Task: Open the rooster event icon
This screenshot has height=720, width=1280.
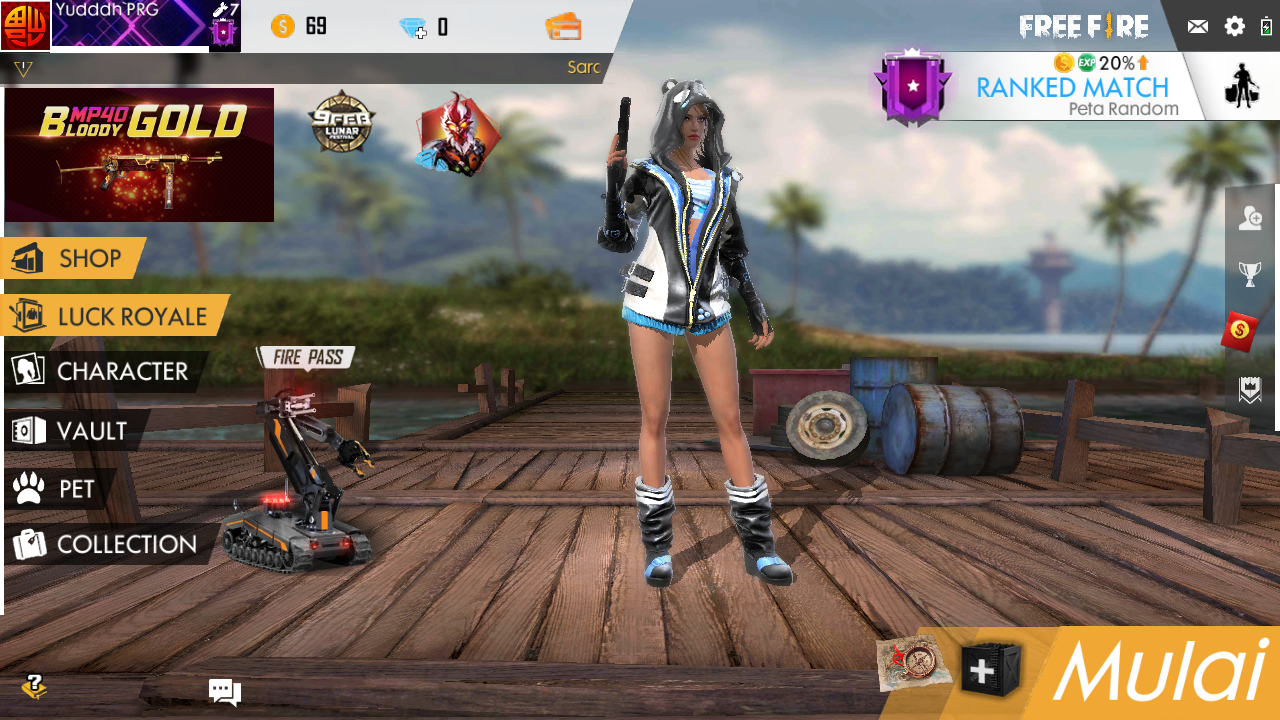Action: (458, 134)
